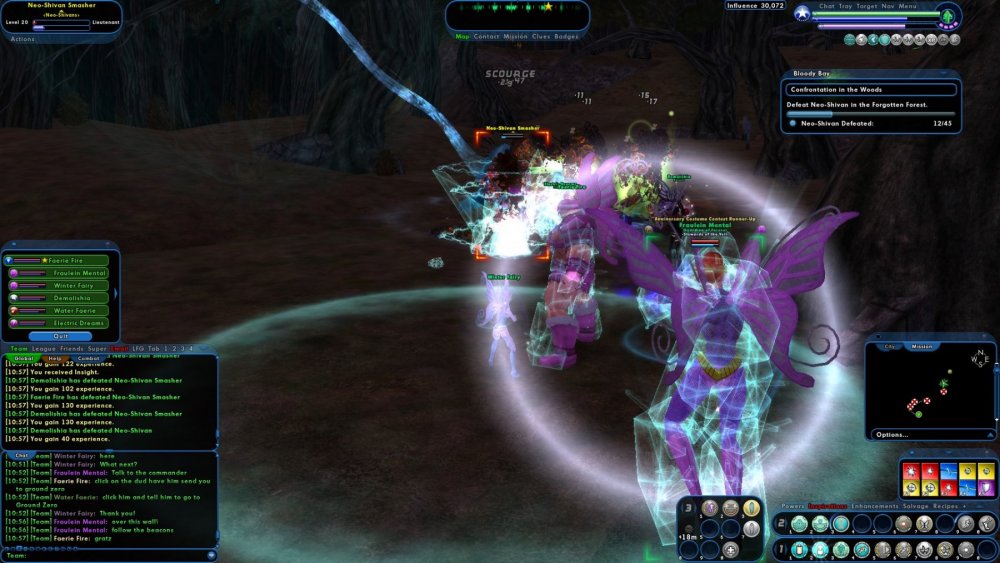Open the minimap Options menu

click(891, 434)
